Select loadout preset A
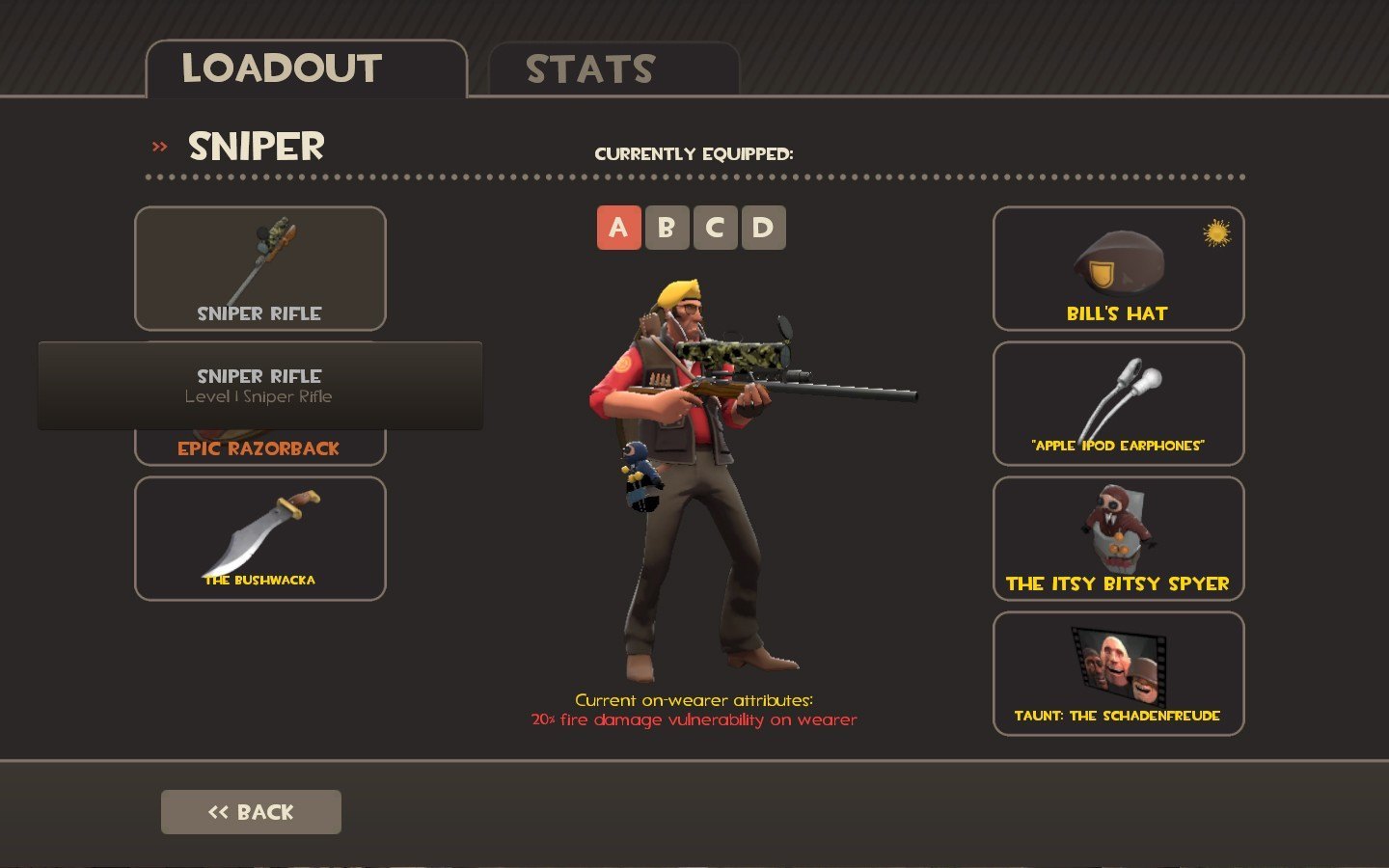Image resolution: width=1389 pixels, height=868 pixels. (618, 228)
